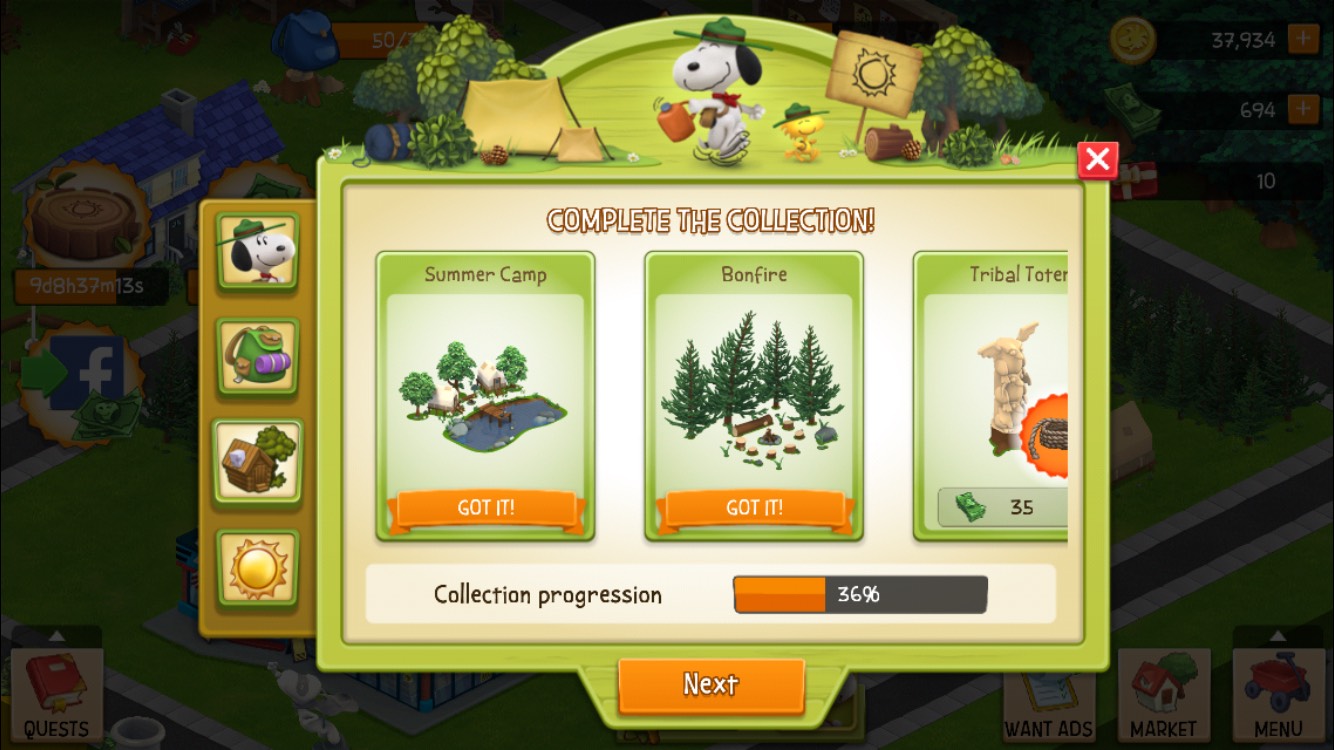Choose the Bonfire collection card
The image size is (1334, 750).
click(x=753, y=396)
